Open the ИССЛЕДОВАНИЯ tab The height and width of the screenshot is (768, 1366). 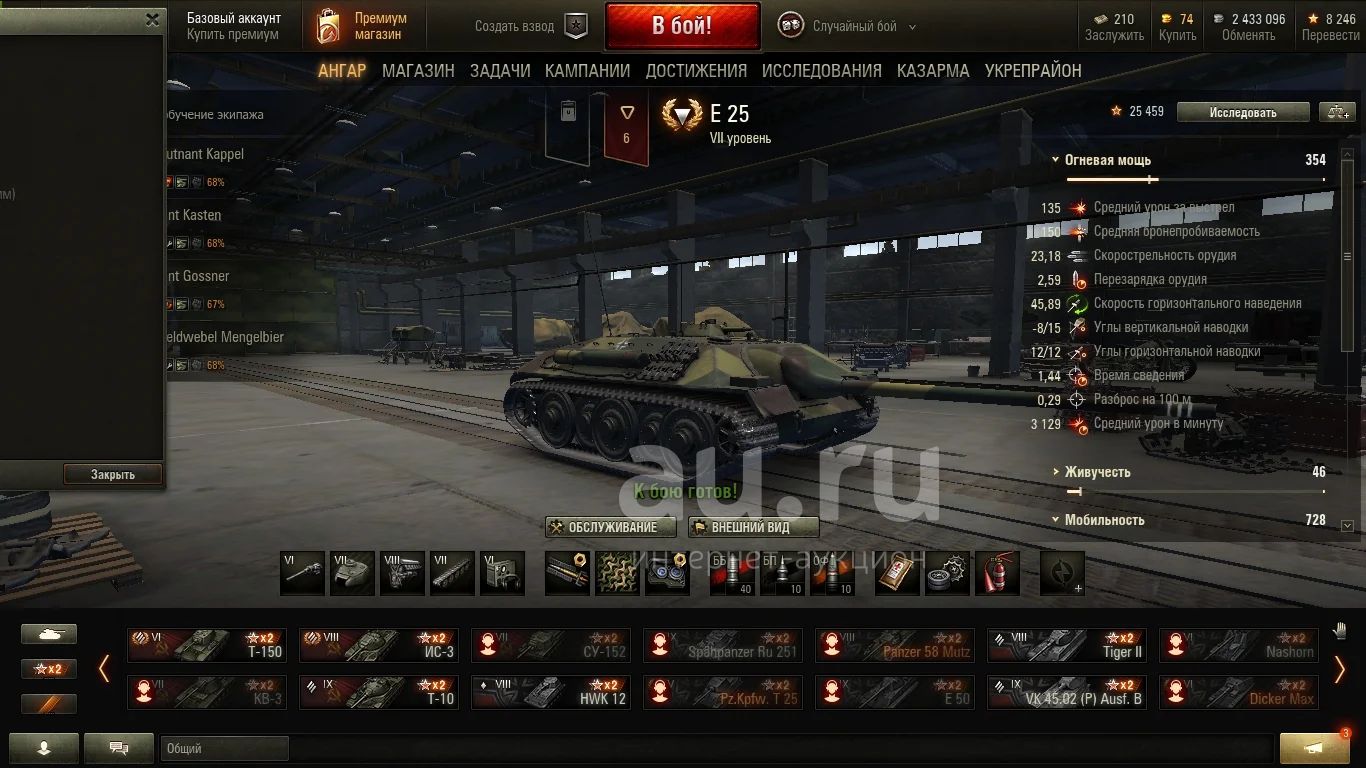point(821,71)
